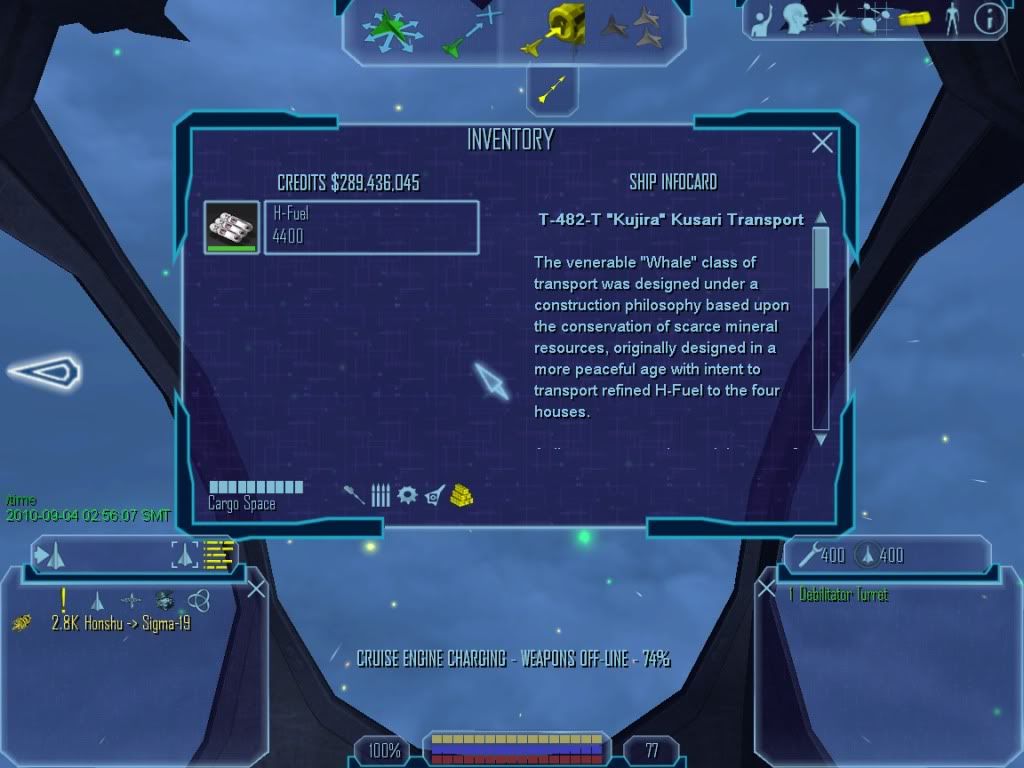This screenshot has height=768, width=1024.
Task: Activate the go-to maneuver icon
Action: [x=470, y=30]
